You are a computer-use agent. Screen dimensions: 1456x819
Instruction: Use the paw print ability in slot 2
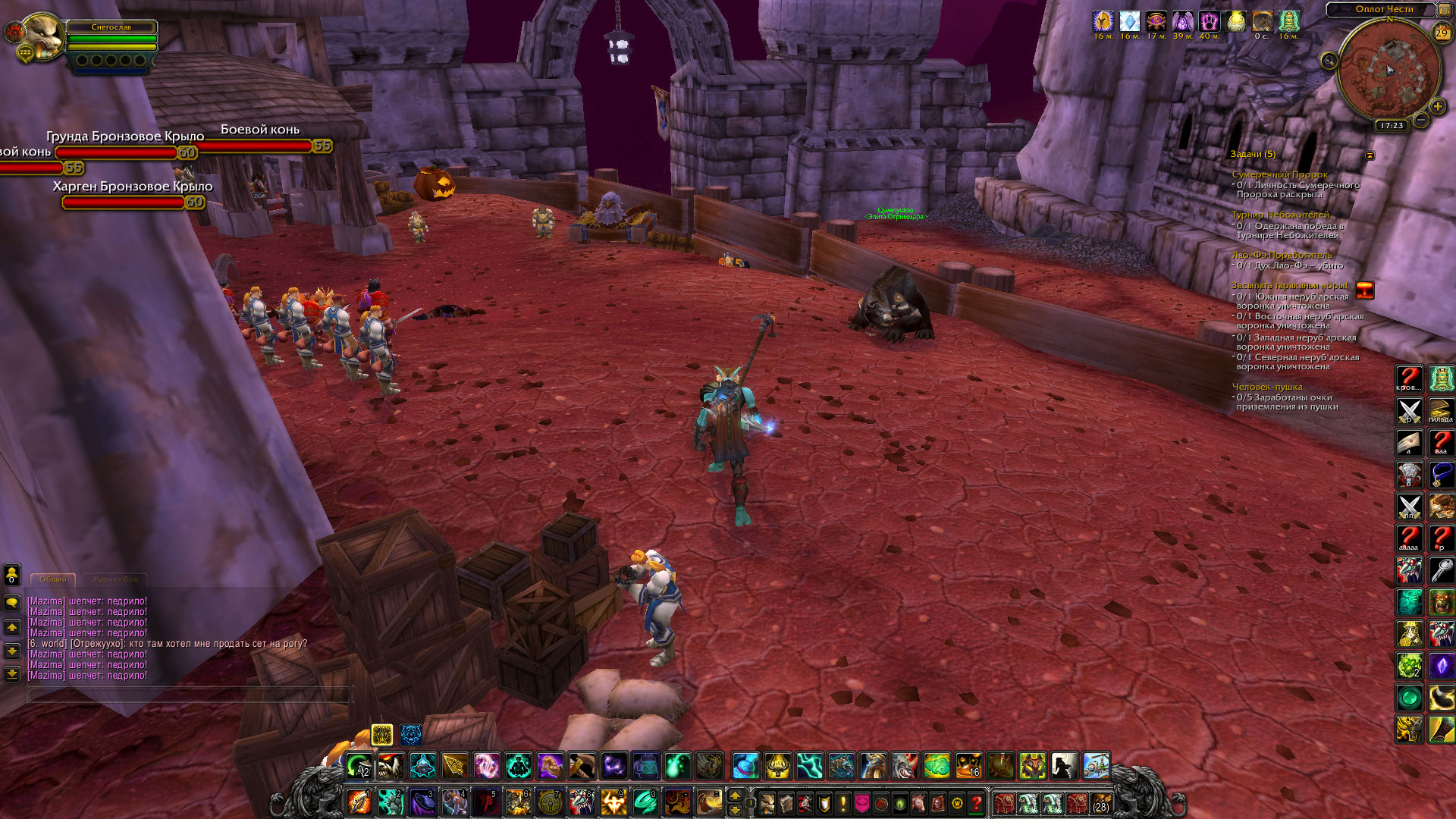[x=391, y=802]
